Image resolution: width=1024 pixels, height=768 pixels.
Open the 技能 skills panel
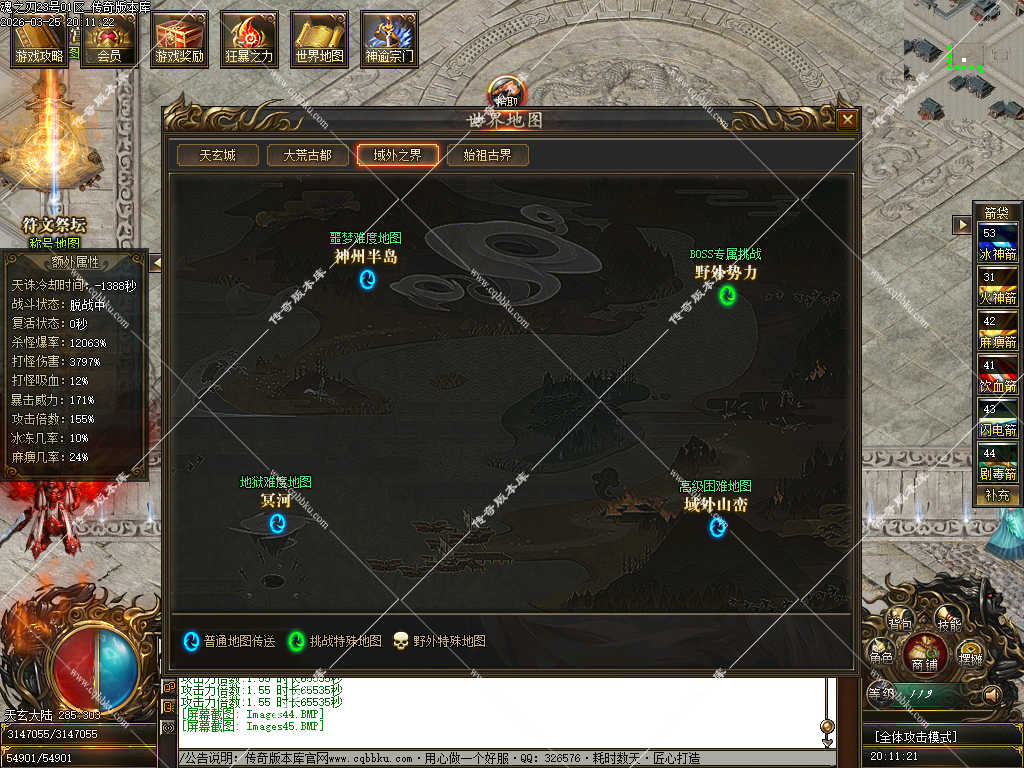tap(949, 624)
